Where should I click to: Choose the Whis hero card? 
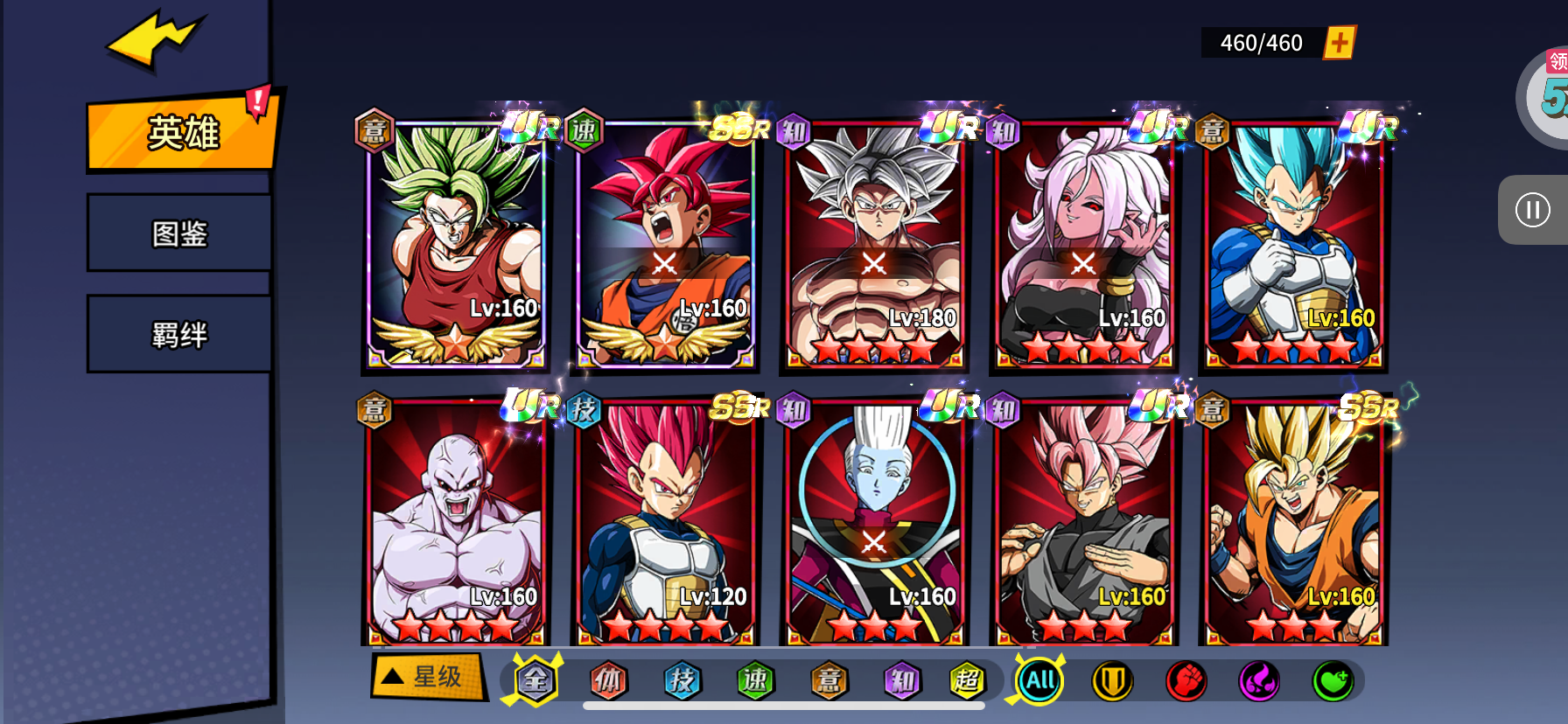pyautogui.click(x=874, y=523)
